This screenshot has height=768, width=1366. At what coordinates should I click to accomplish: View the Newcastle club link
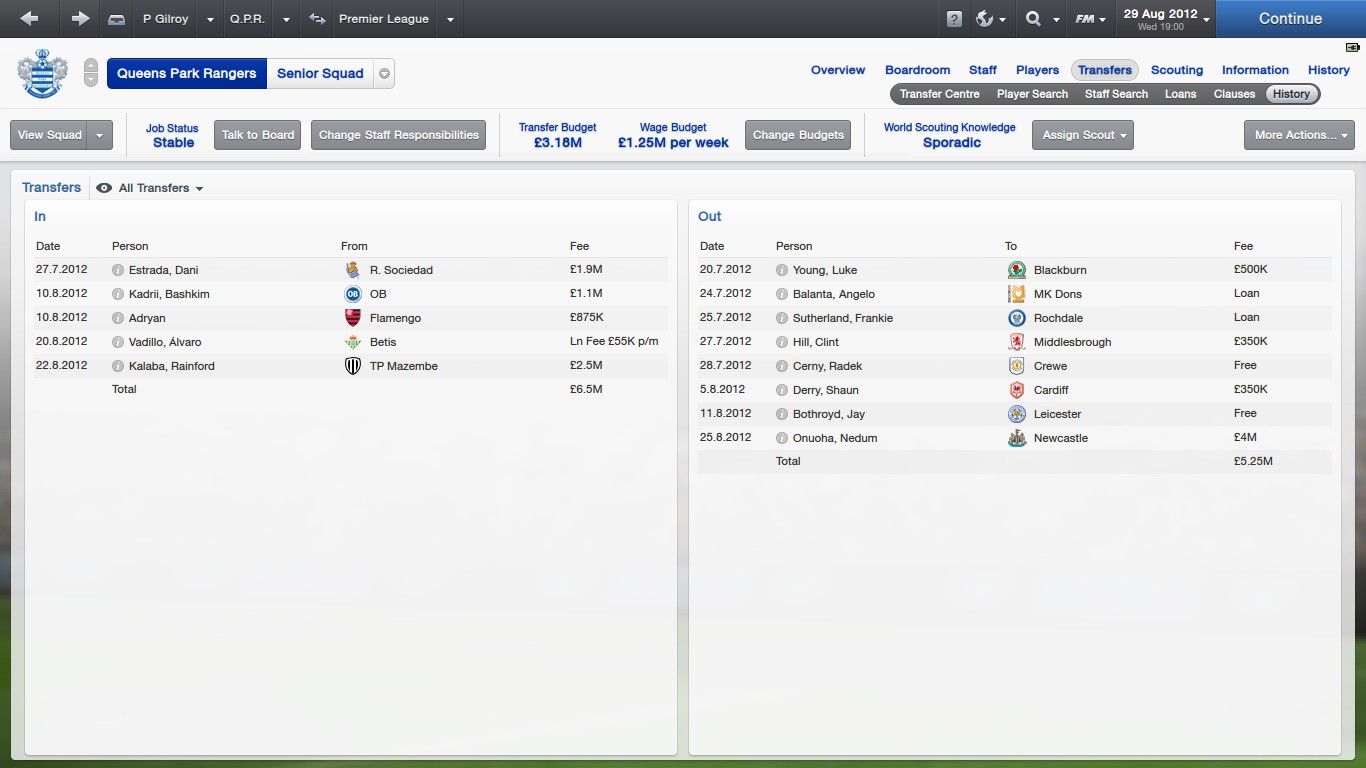click(1060, 438)
